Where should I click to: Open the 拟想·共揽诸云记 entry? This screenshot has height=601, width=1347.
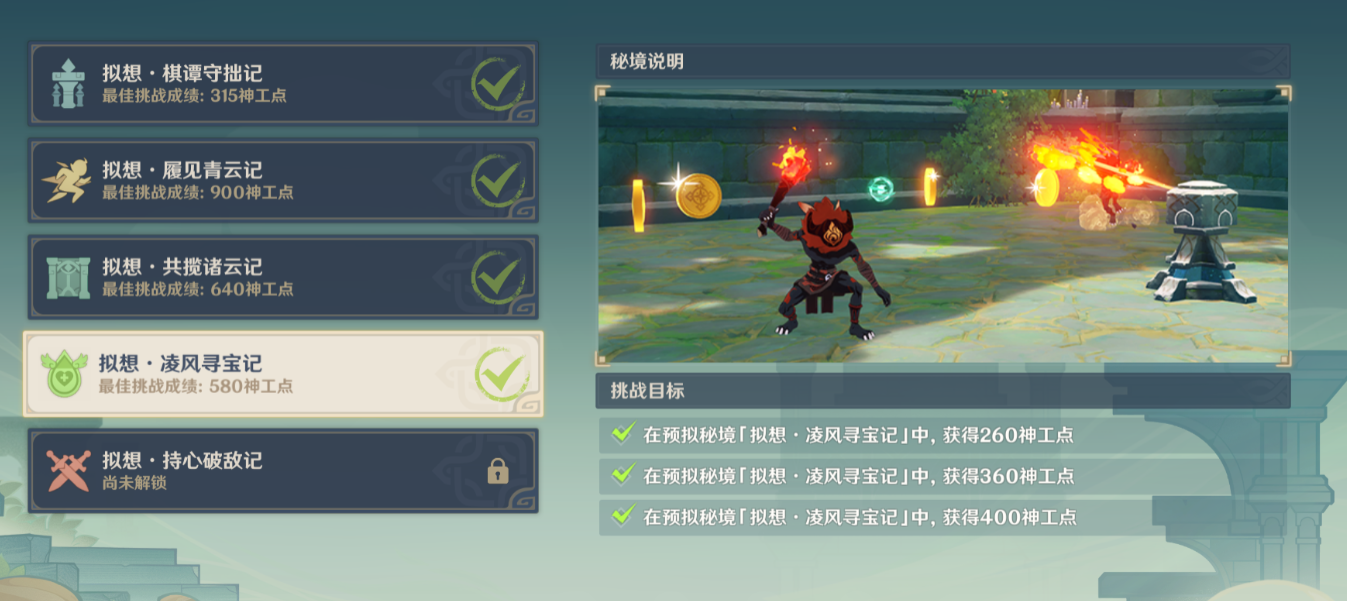pyautogui.click(x=283, y=278)
